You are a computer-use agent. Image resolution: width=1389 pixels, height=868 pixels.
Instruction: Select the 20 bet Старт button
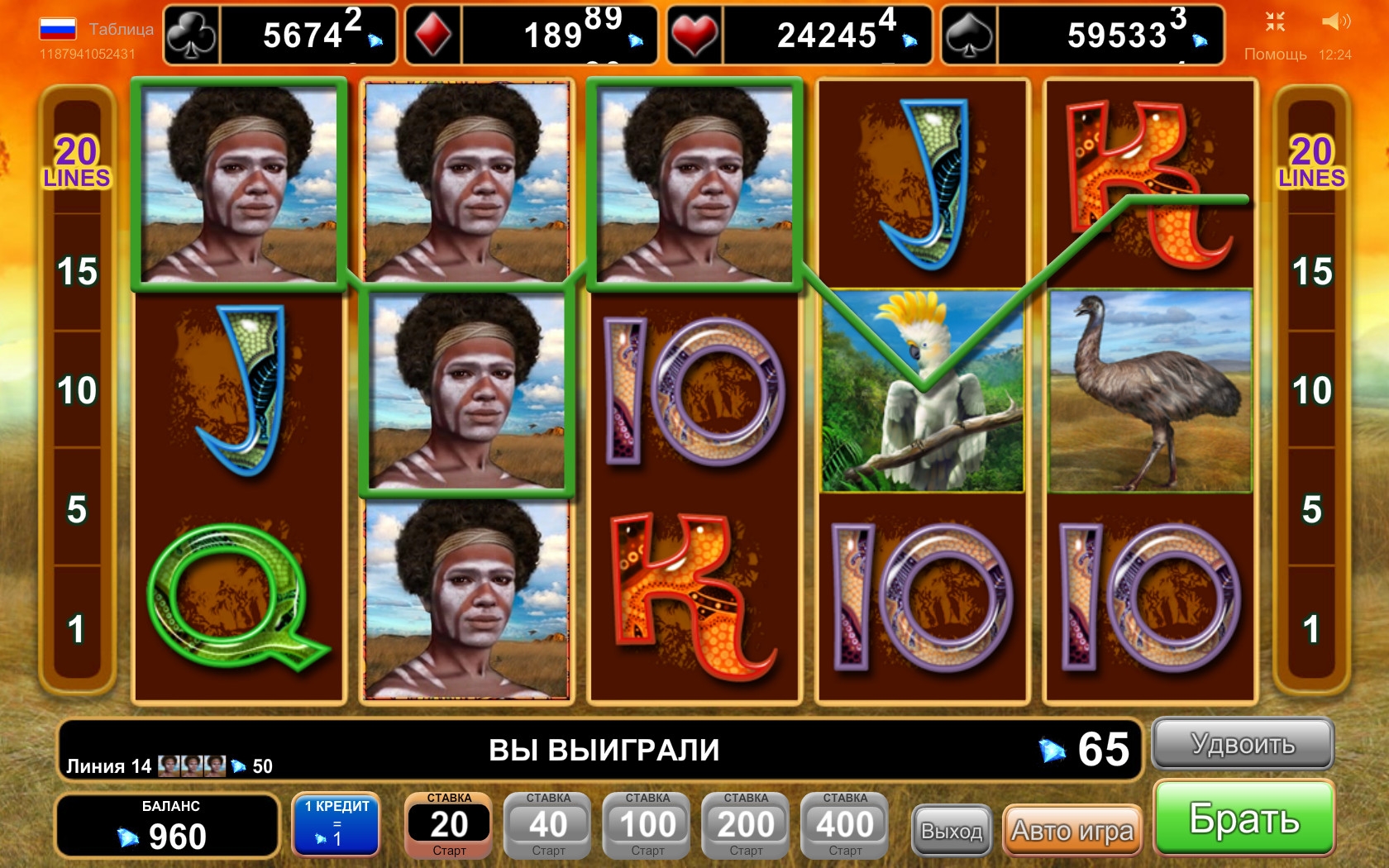449,825
